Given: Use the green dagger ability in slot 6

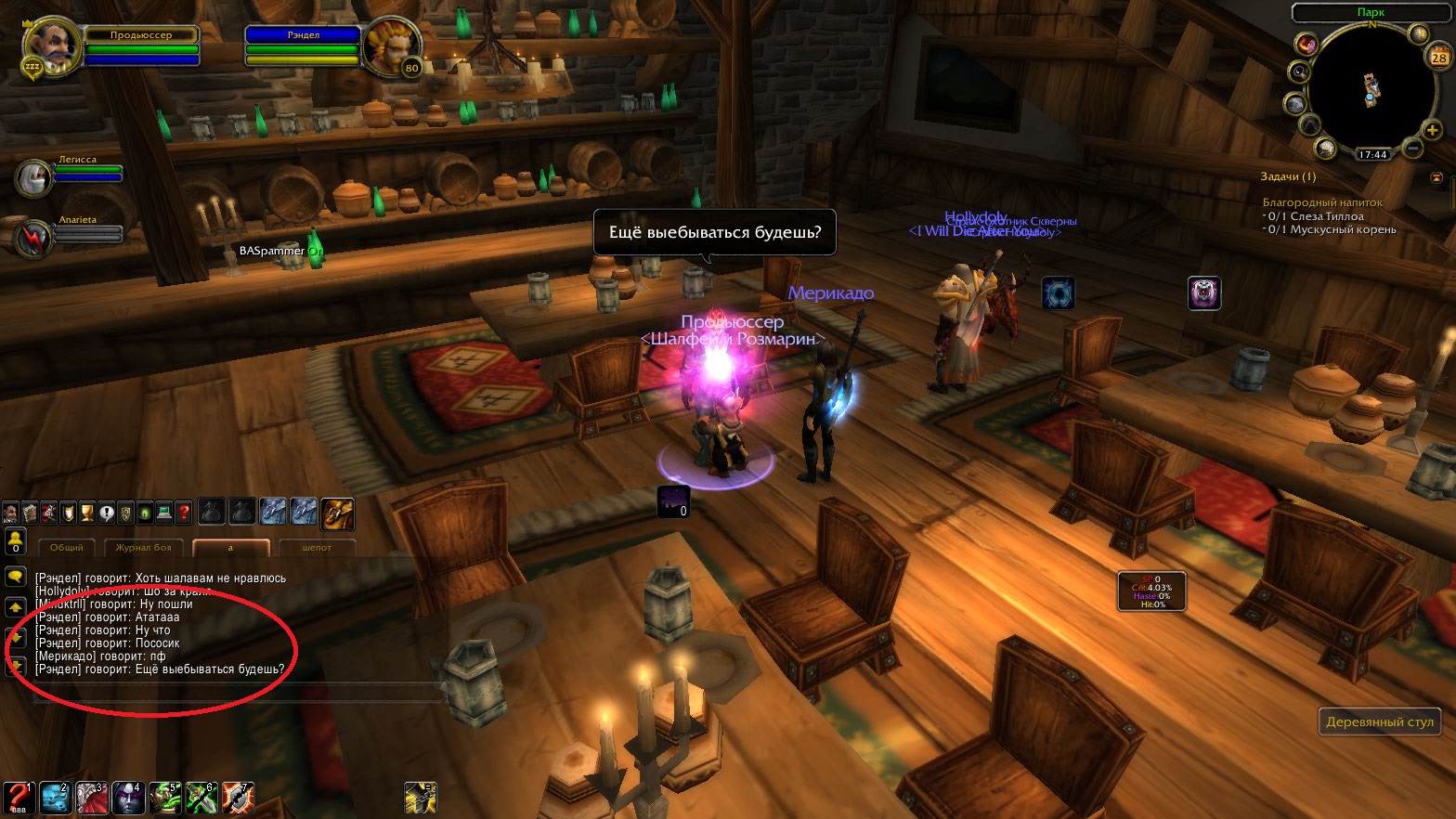Looking at the screenshot, I should pos(201,799).
